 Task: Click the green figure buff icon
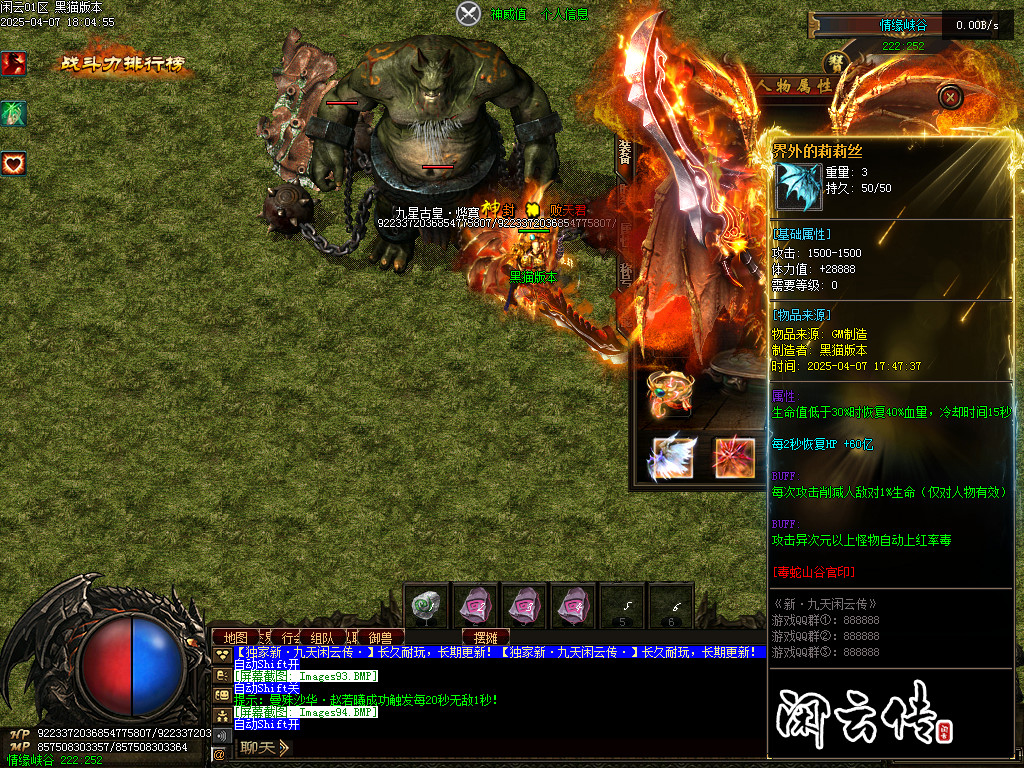pyautogui.click(x=13, y=114)
